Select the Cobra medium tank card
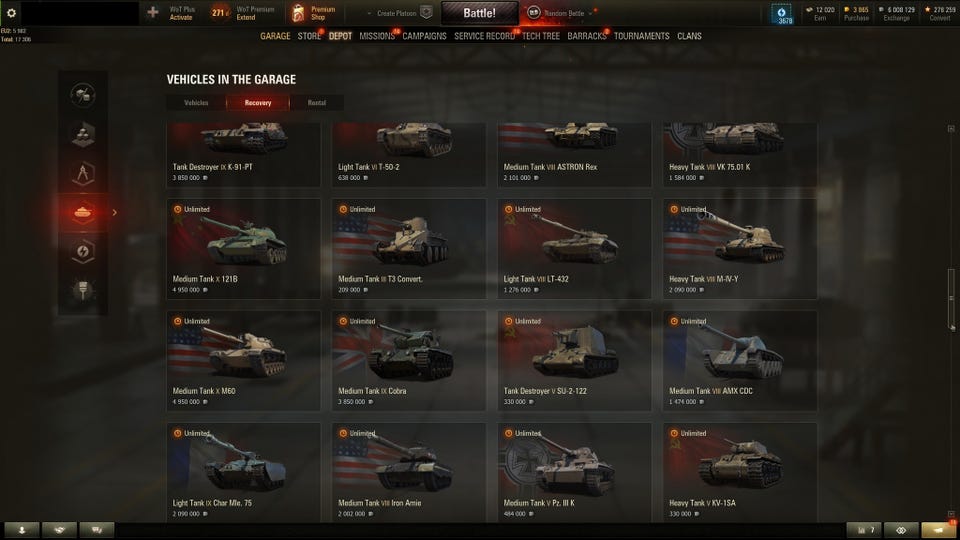The image size is (960, 540). [x=409, y=360]
